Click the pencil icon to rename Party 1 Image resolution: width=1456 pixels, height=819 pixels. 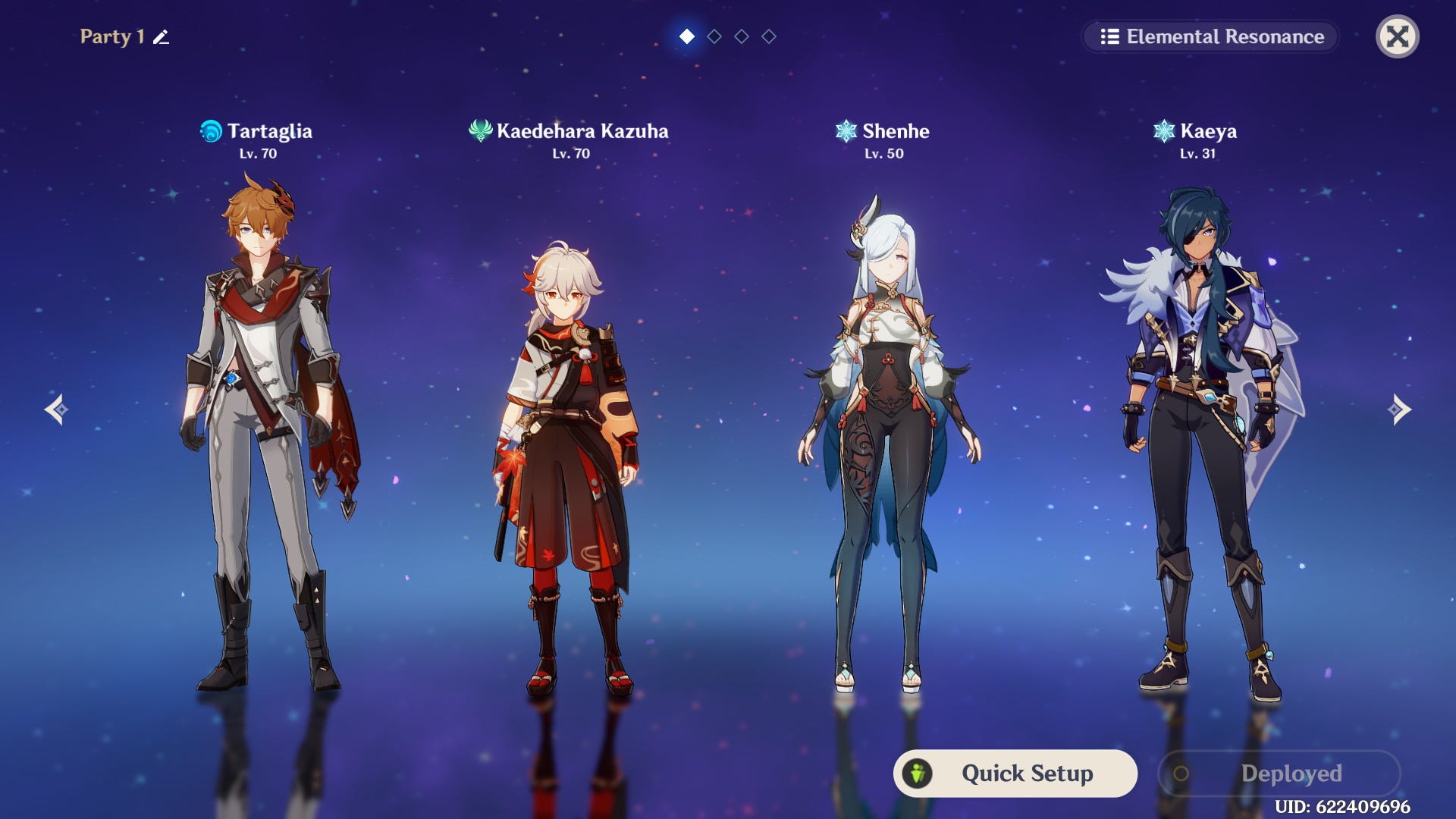[160, 36]
